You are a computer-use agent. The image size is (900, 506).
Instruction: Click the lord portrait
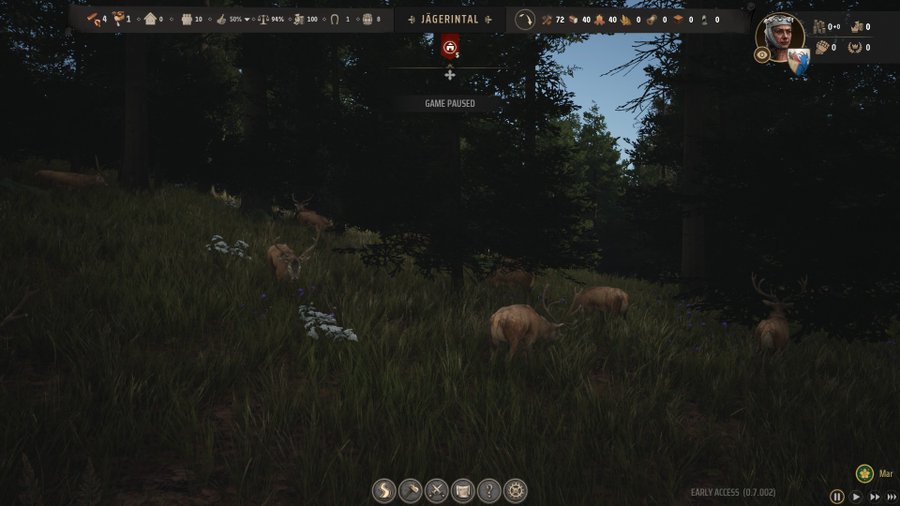point(781,36)
